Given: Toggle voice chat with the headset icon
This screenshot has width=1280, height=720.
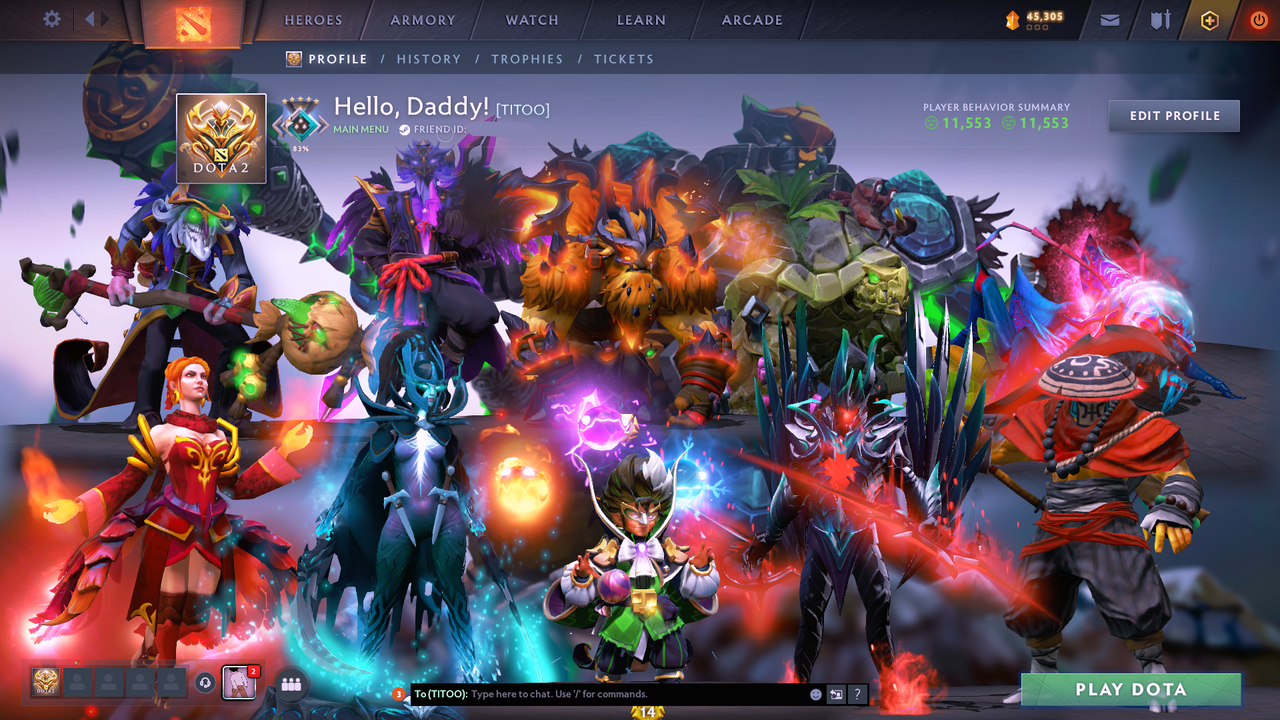Looking at the screenshot, I should click(205, 682).
